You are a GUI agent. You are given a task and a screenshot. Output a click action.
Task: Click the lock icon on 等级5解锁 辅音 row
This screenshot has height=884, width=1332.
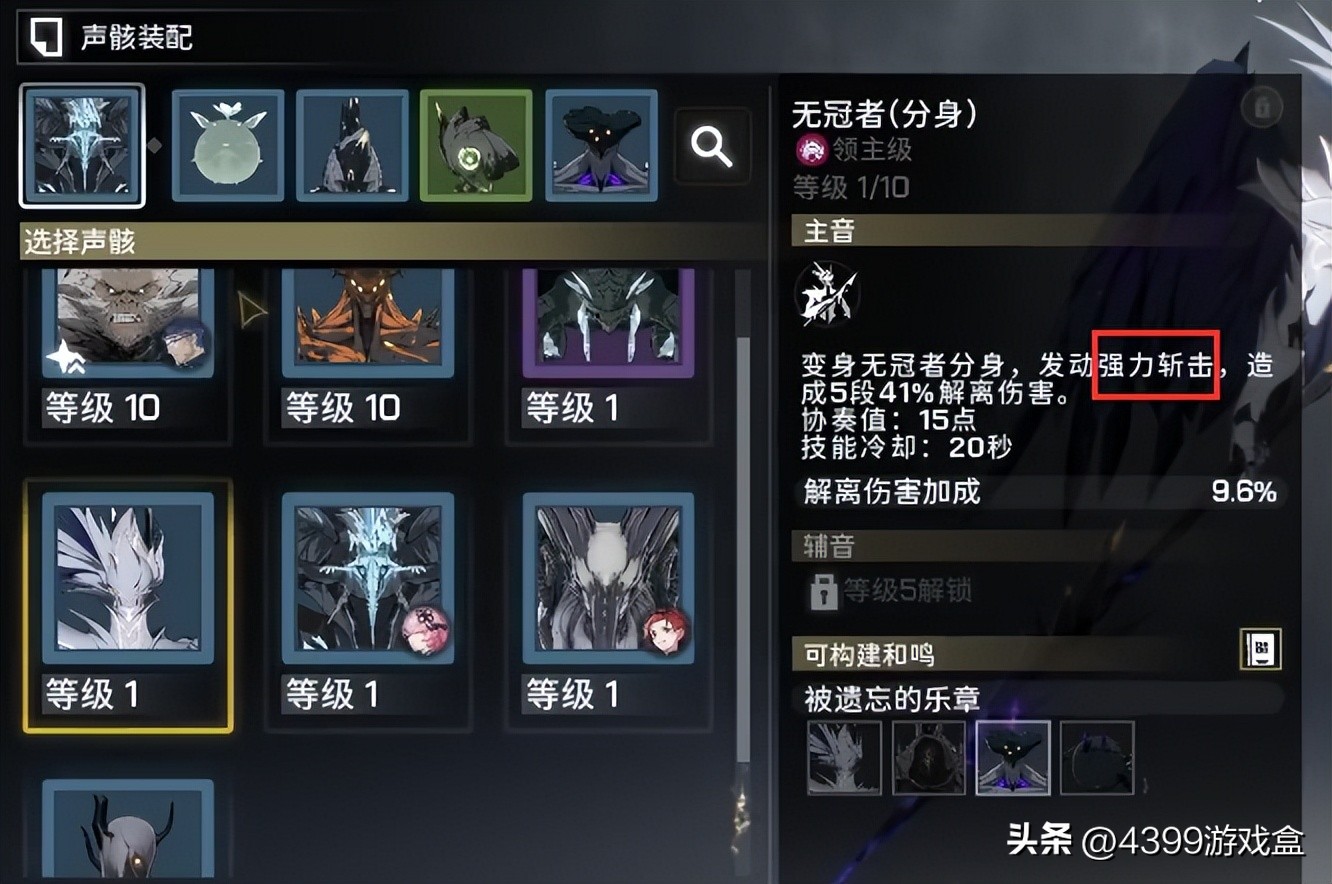pos(824,592)
